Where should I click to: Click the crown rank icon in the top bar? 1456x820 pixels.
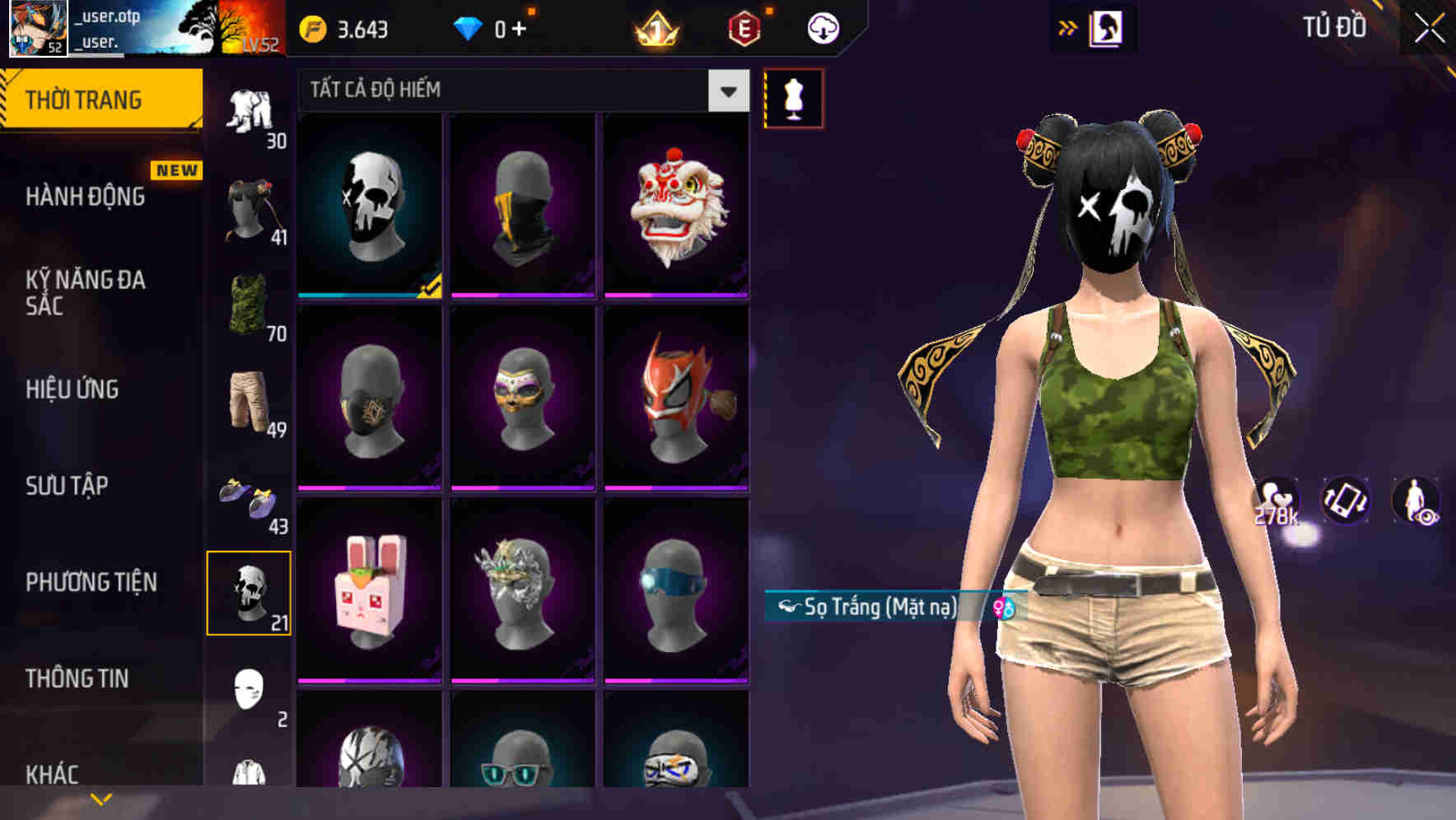pyautogui.click(x=654, y=27)
